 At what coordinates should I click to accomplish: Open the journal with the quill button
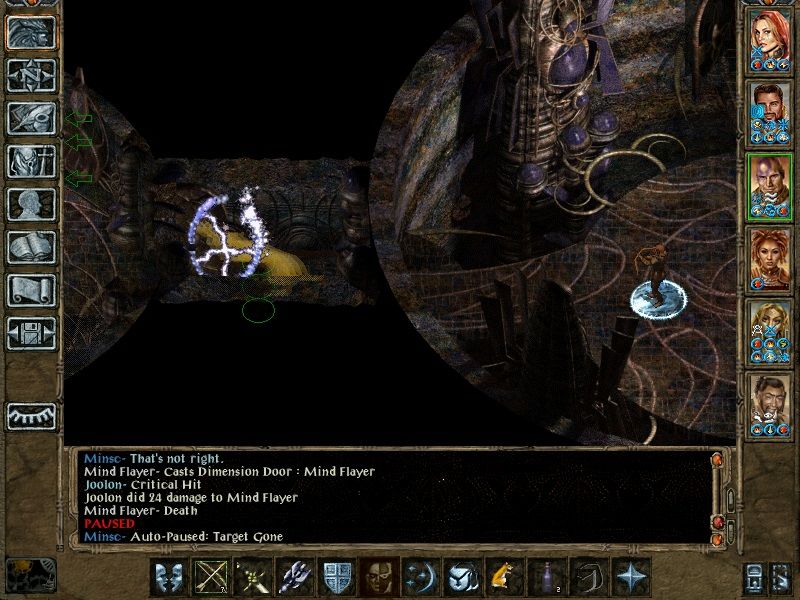32,118
